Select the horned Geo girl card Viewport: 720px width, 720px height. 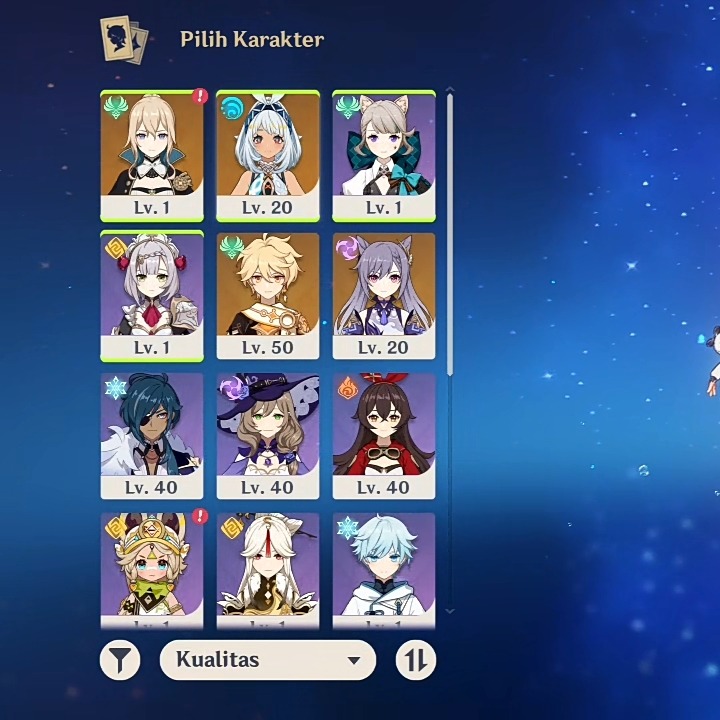(152, 565)
